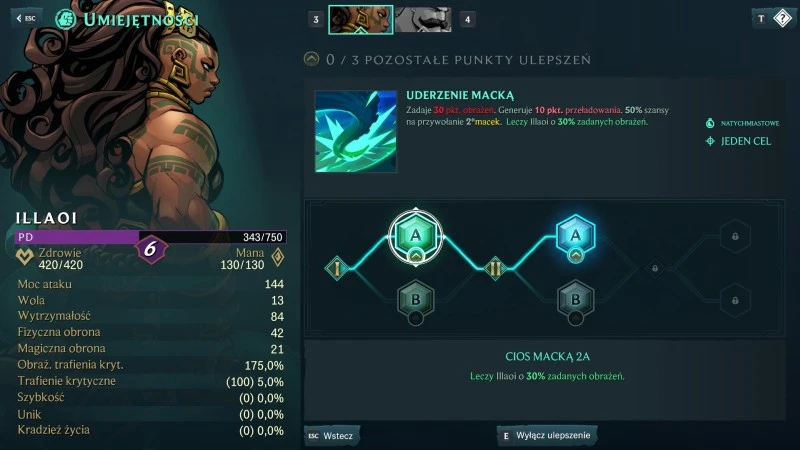Click the Uderzenie Macką ability icon
This screenshot has width=800, height=450.
[355, 131]
